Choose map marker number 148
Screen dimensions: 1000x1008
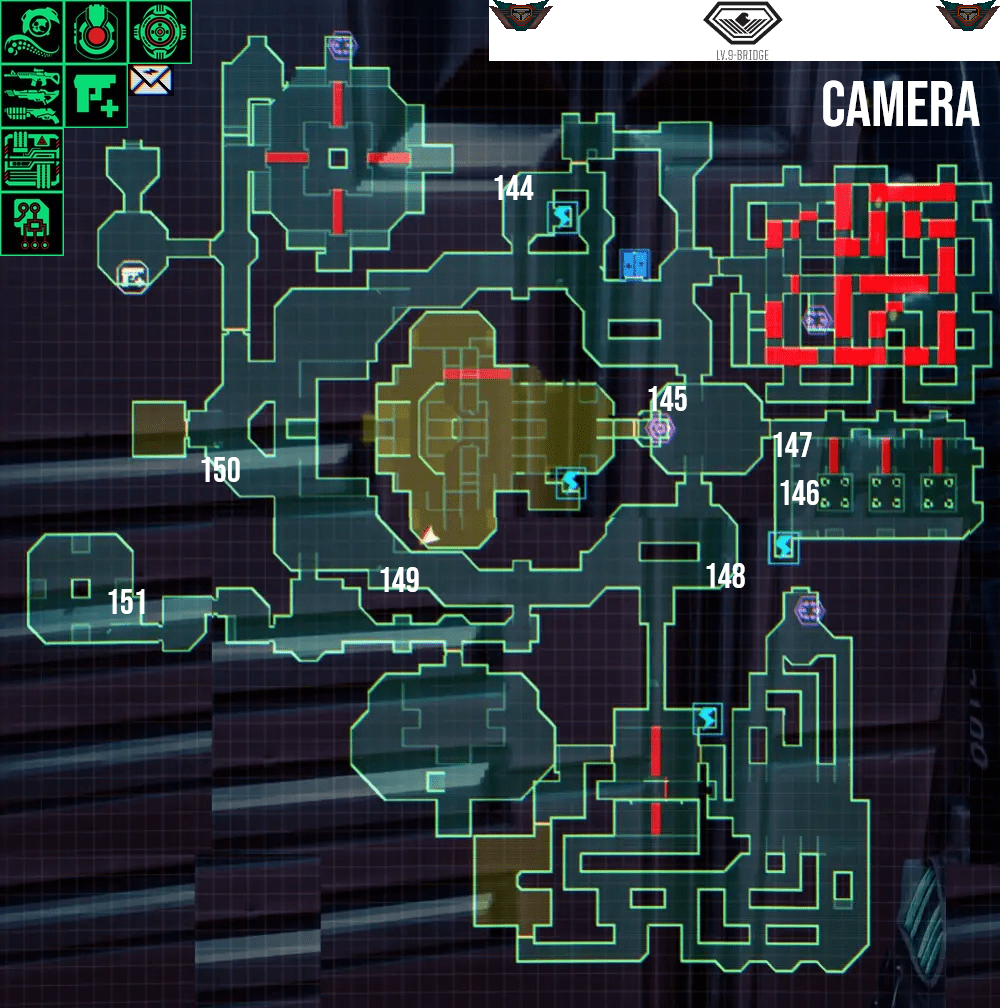(725, 576)
